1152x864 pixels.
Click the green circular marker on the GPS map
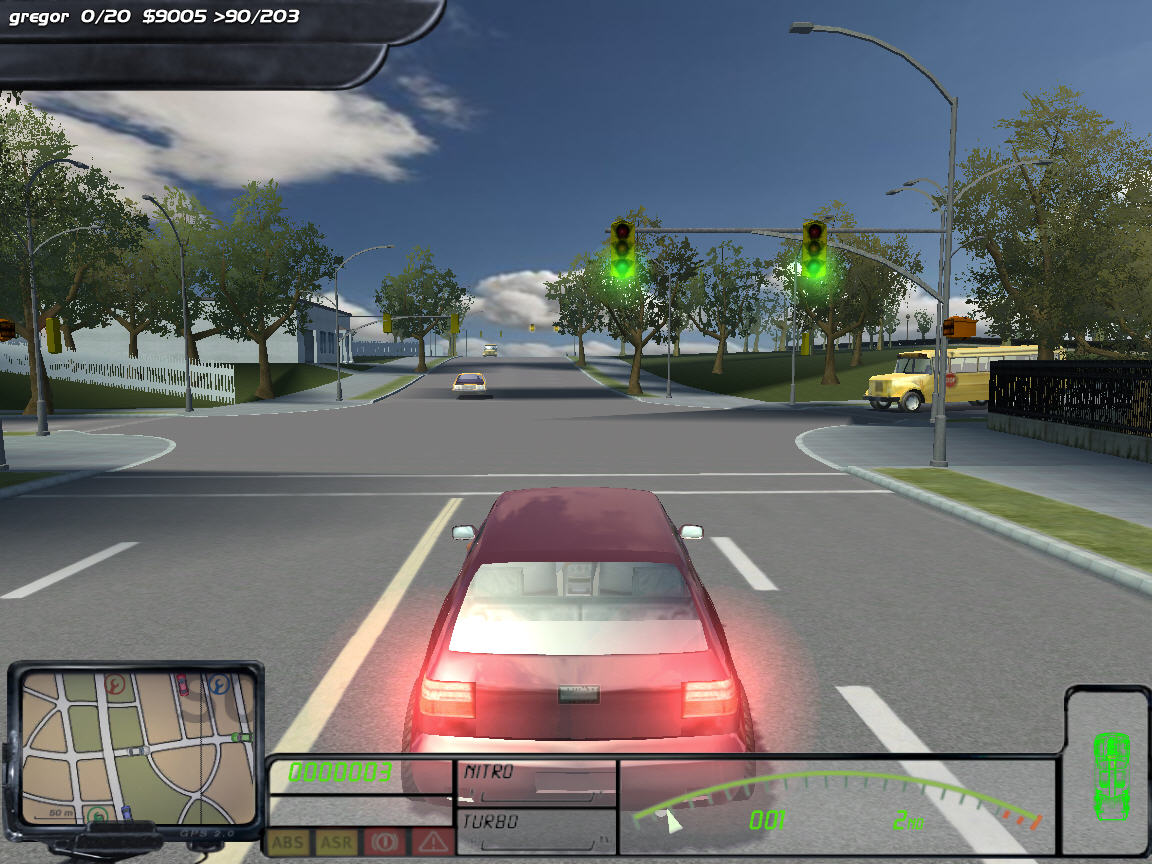[98, 815]
